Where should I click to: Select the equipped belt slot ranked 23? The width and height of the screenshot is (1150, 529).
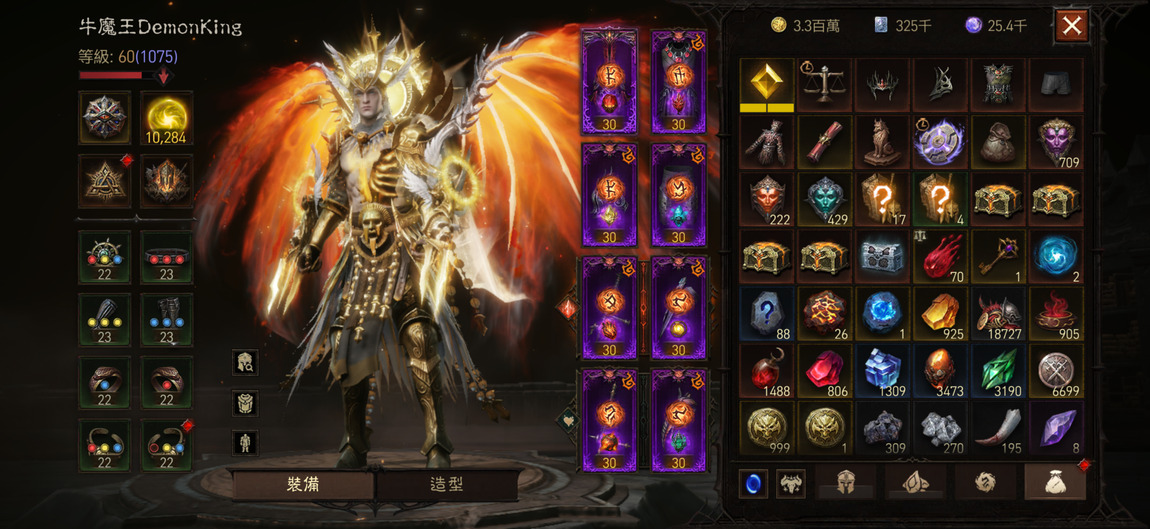pyautogui.click(x=166, y=257)
